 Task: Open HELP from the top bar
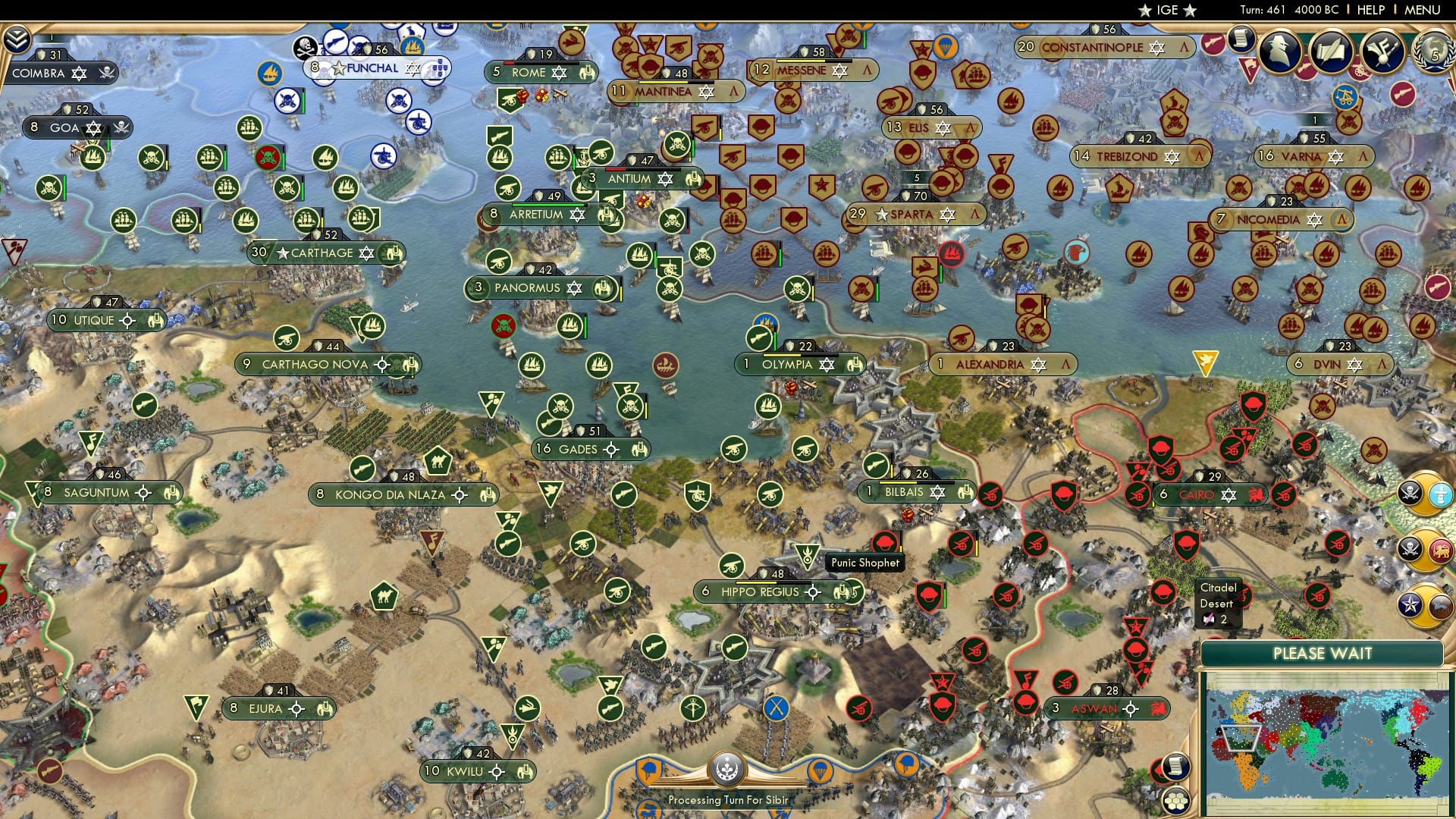coord(1370,10)
